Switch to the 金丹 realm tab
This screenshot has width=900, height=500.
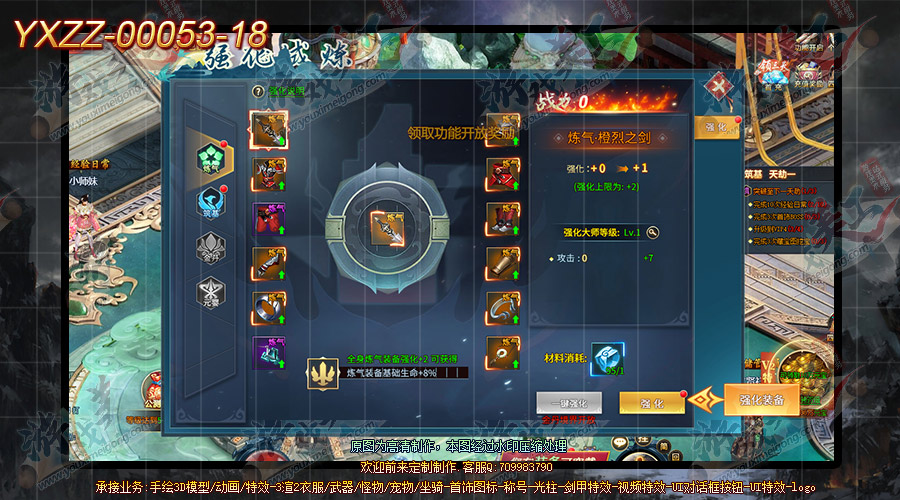[x=210, y=247]
